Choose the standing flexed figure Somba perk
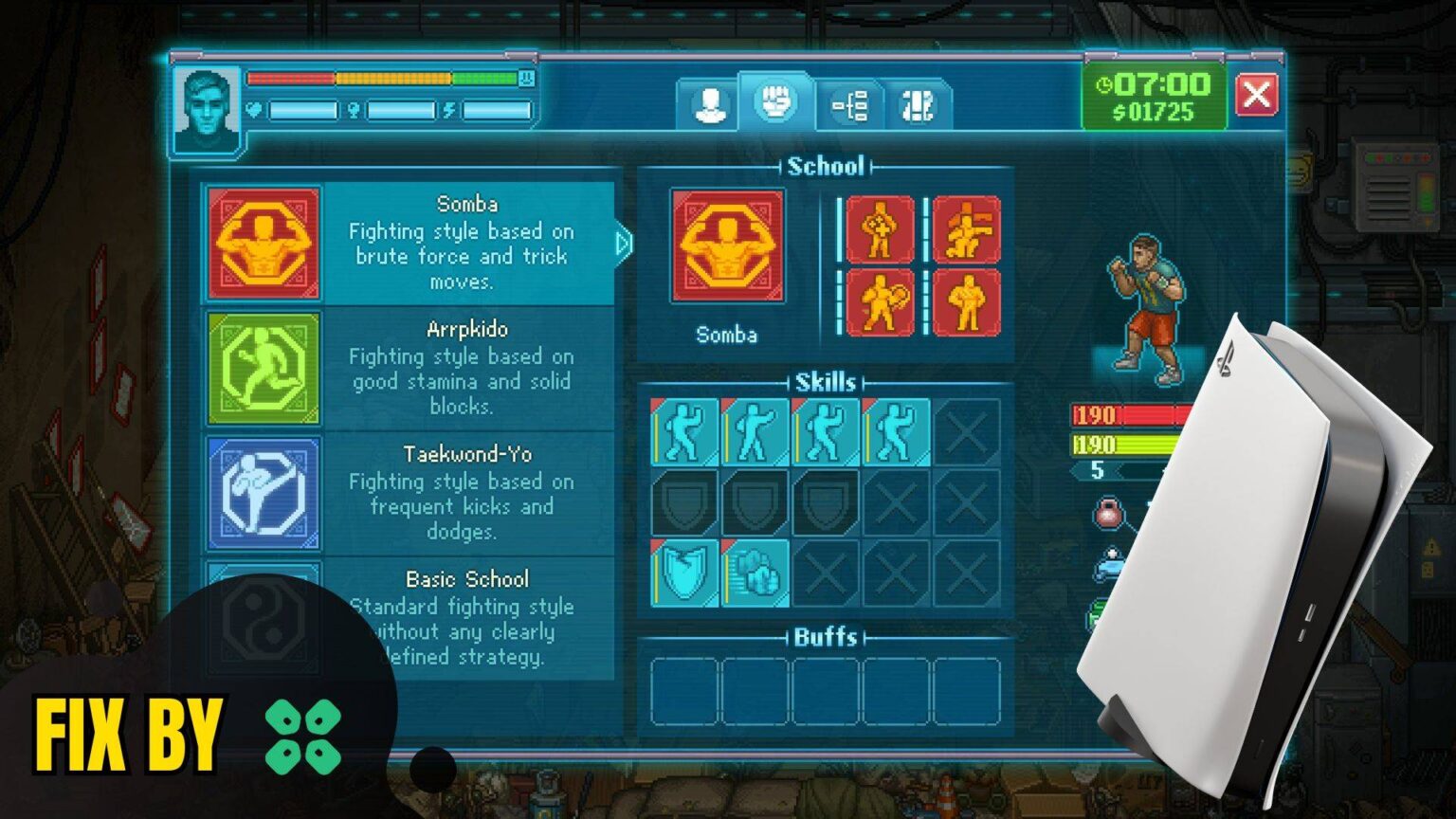Image resolution: width=1456 pixels, height=819 pixels. 966,302
